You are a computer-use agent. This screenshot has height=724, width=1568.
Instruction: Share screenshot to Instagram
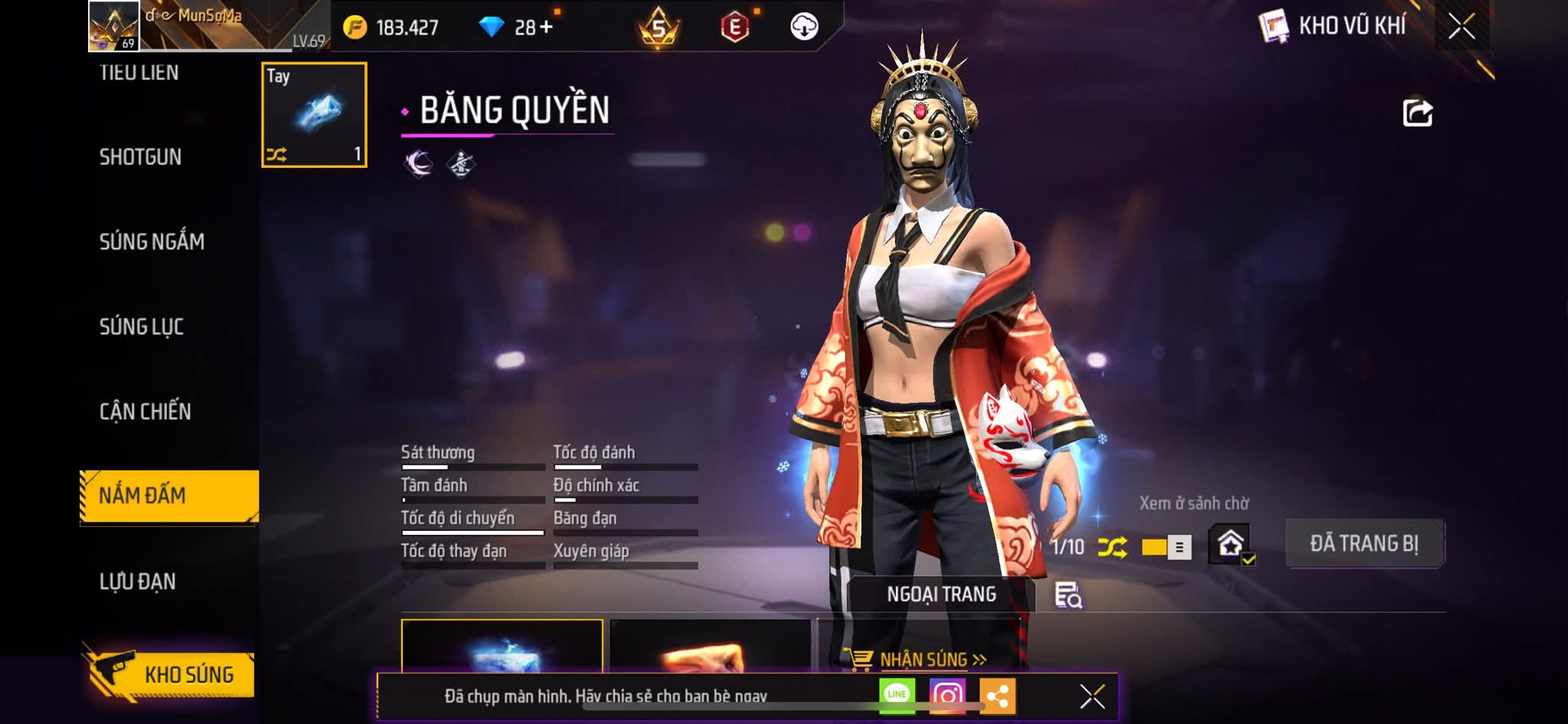(947, 696)
